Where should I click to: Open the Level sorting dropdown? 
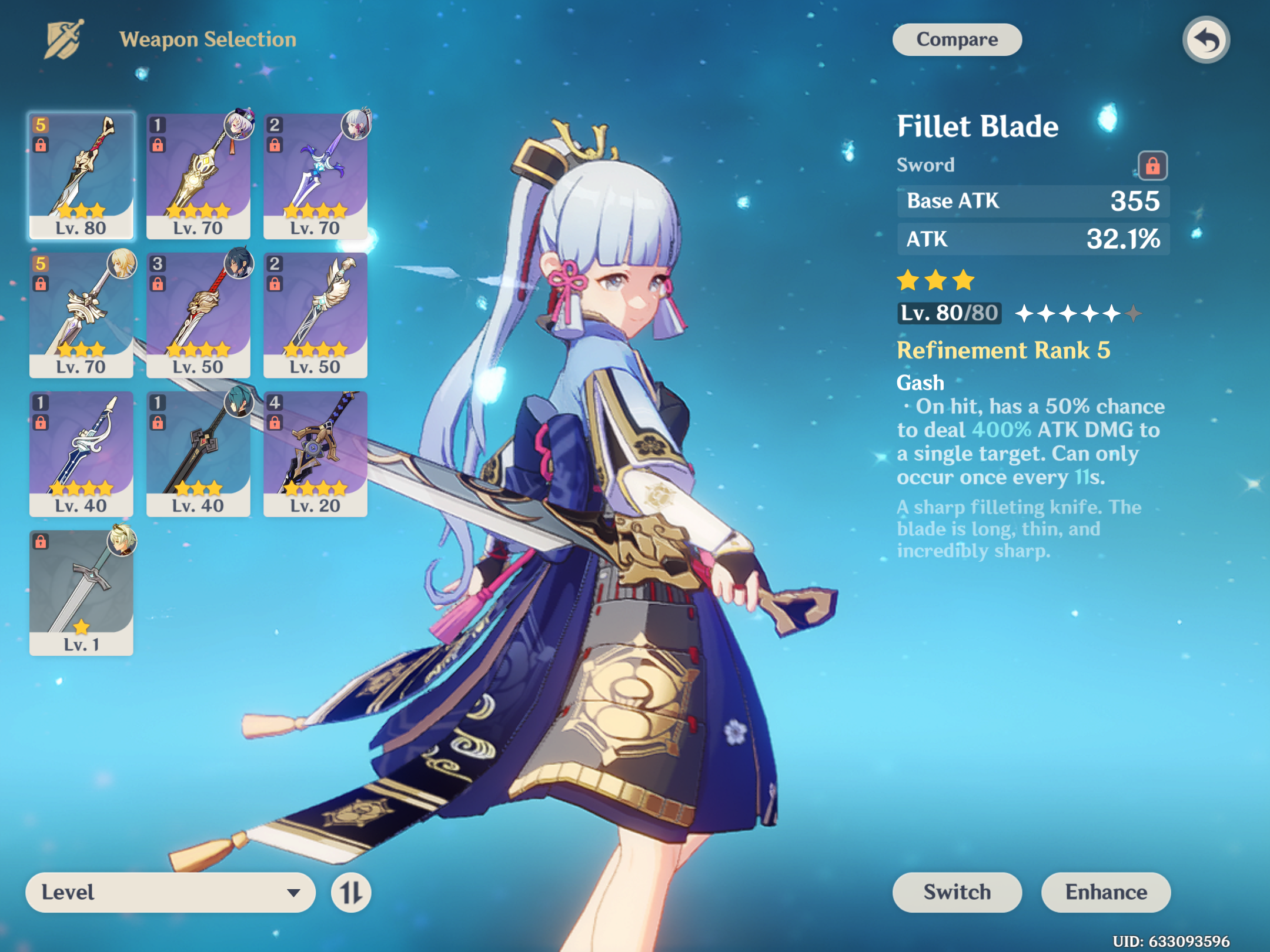(171, 892)
